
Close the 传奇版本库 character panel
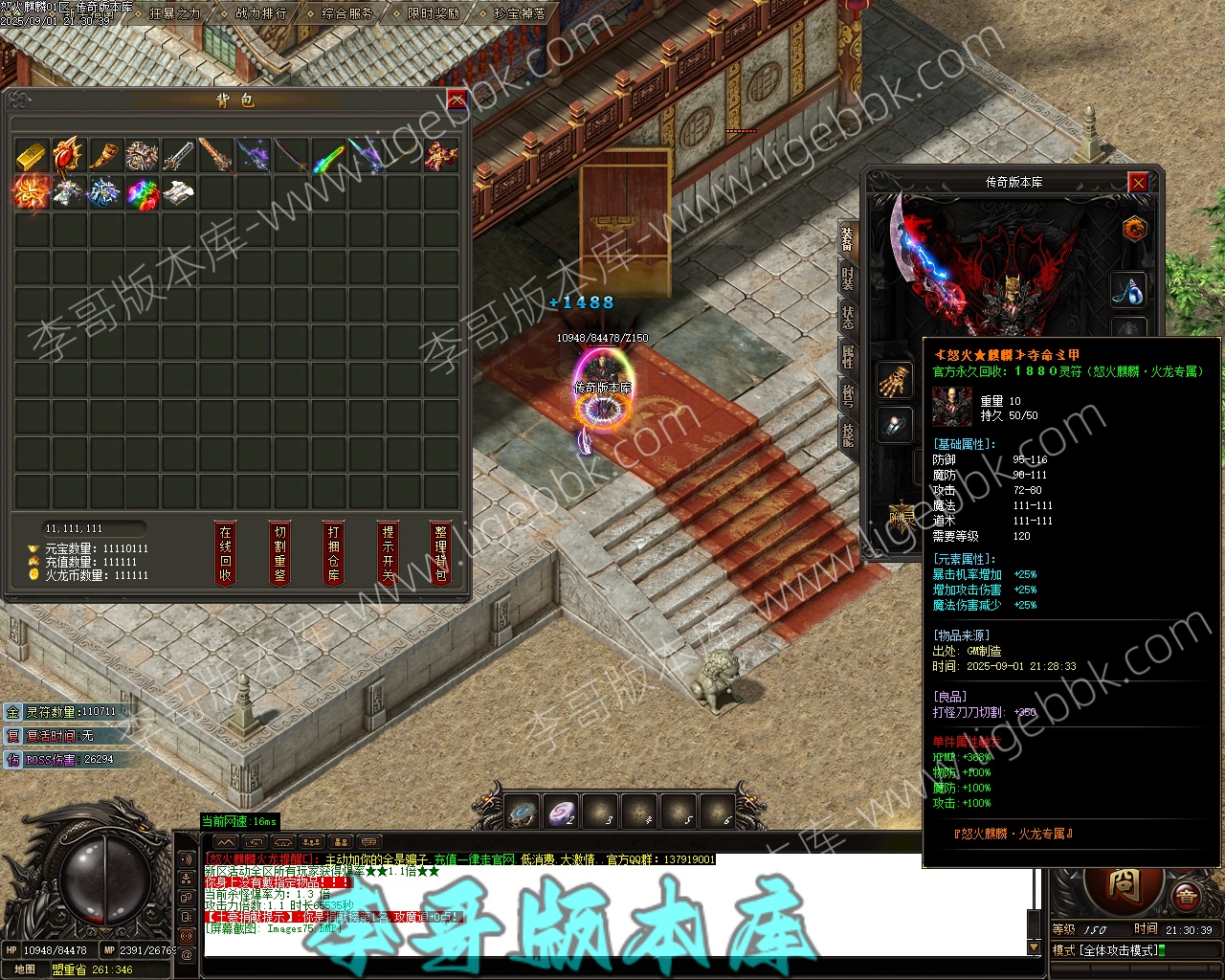[x=1137, y=182]
